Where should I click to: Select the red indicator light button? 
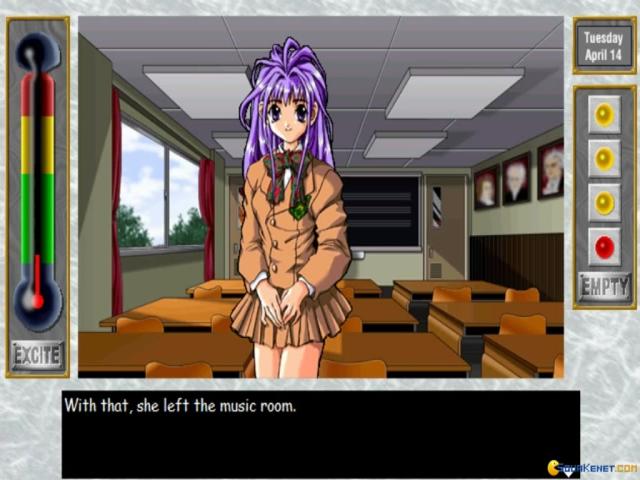pyautogui.click(x=604, y=246)
